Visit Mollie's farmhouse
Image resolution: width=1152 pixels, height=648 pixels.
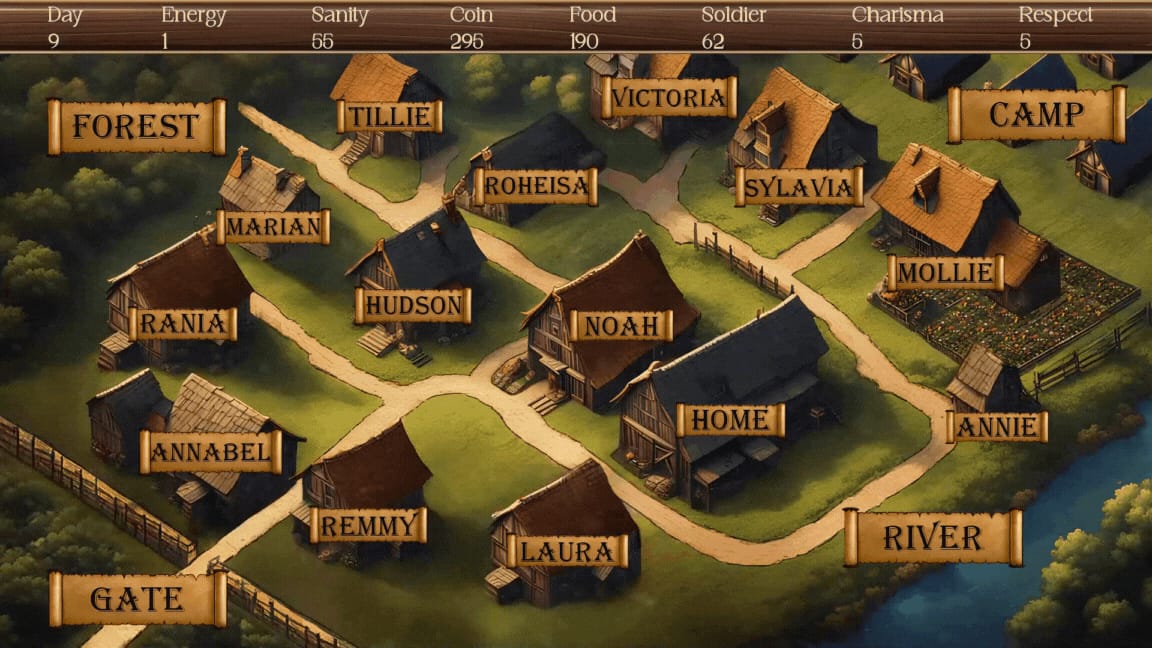click(x=945, y=272)
